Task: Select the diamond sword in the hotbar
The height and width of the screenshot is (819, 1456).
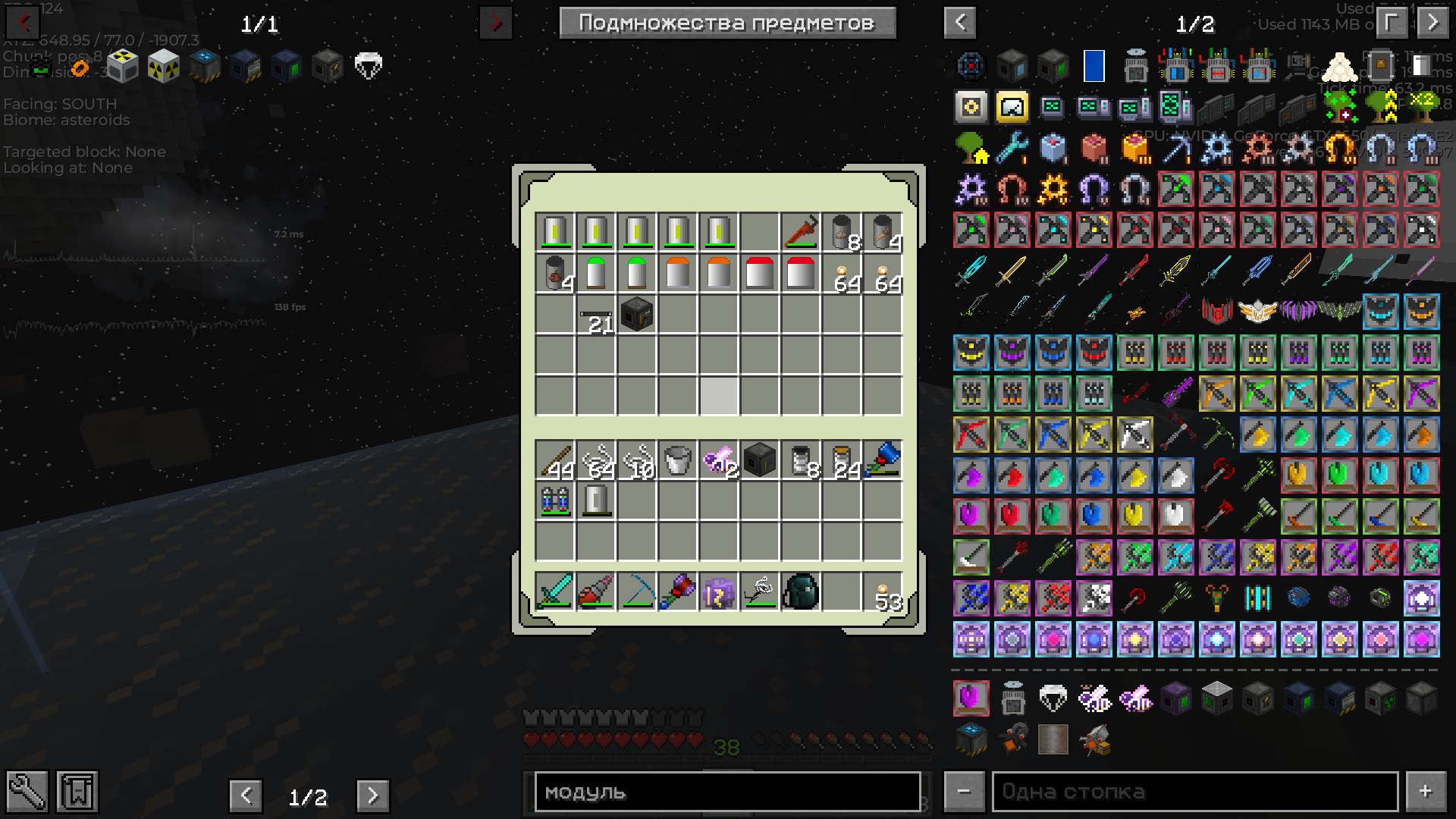Action: coord(554,591)
